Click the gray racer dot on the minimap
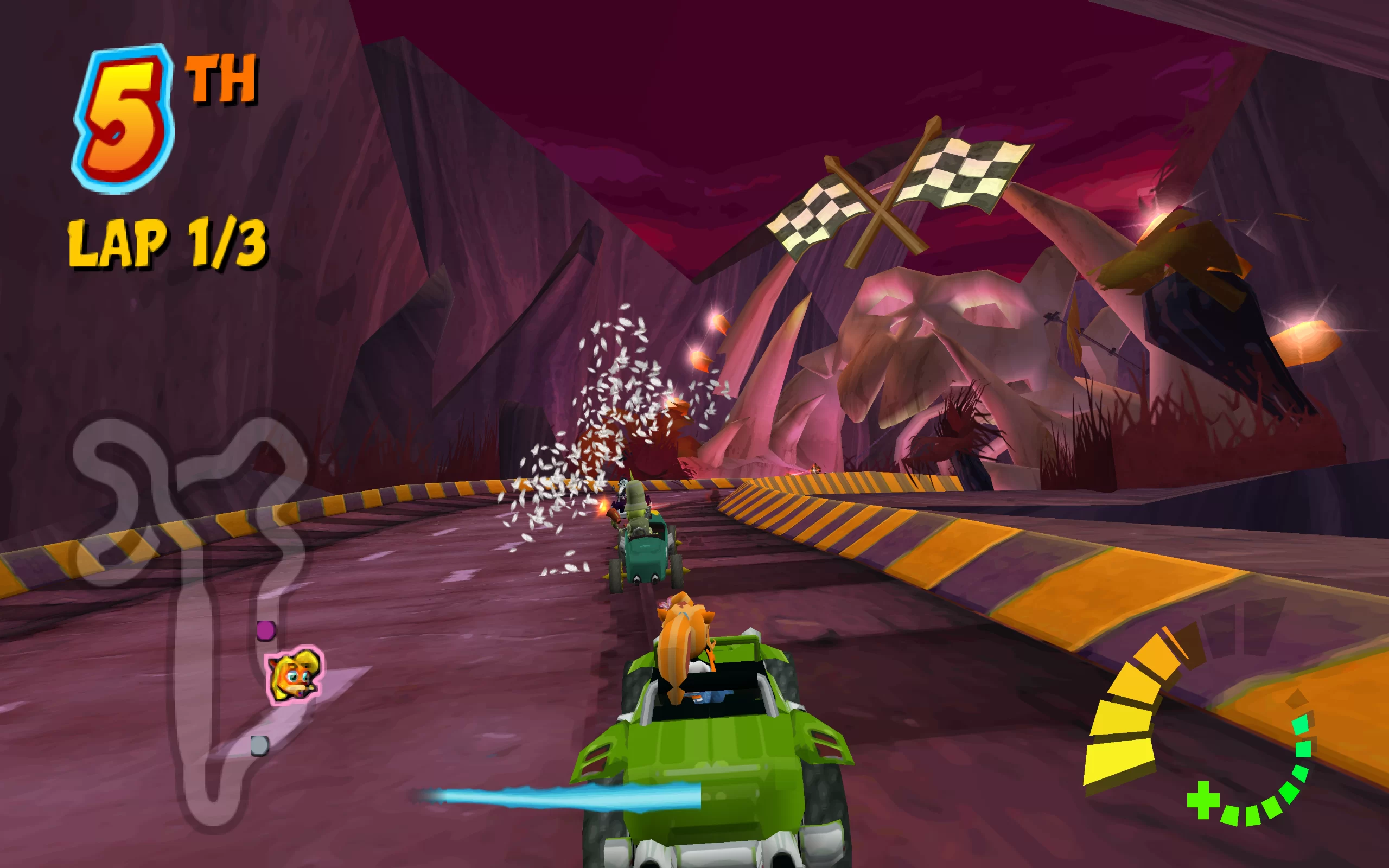The width and height of the screenshot is (1389, 868). pos(259,746)
